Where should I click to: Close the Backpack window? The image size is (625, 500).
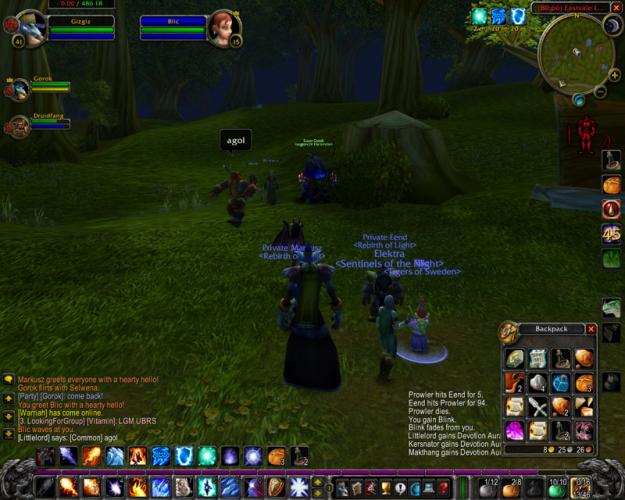(x=591, y=329)
